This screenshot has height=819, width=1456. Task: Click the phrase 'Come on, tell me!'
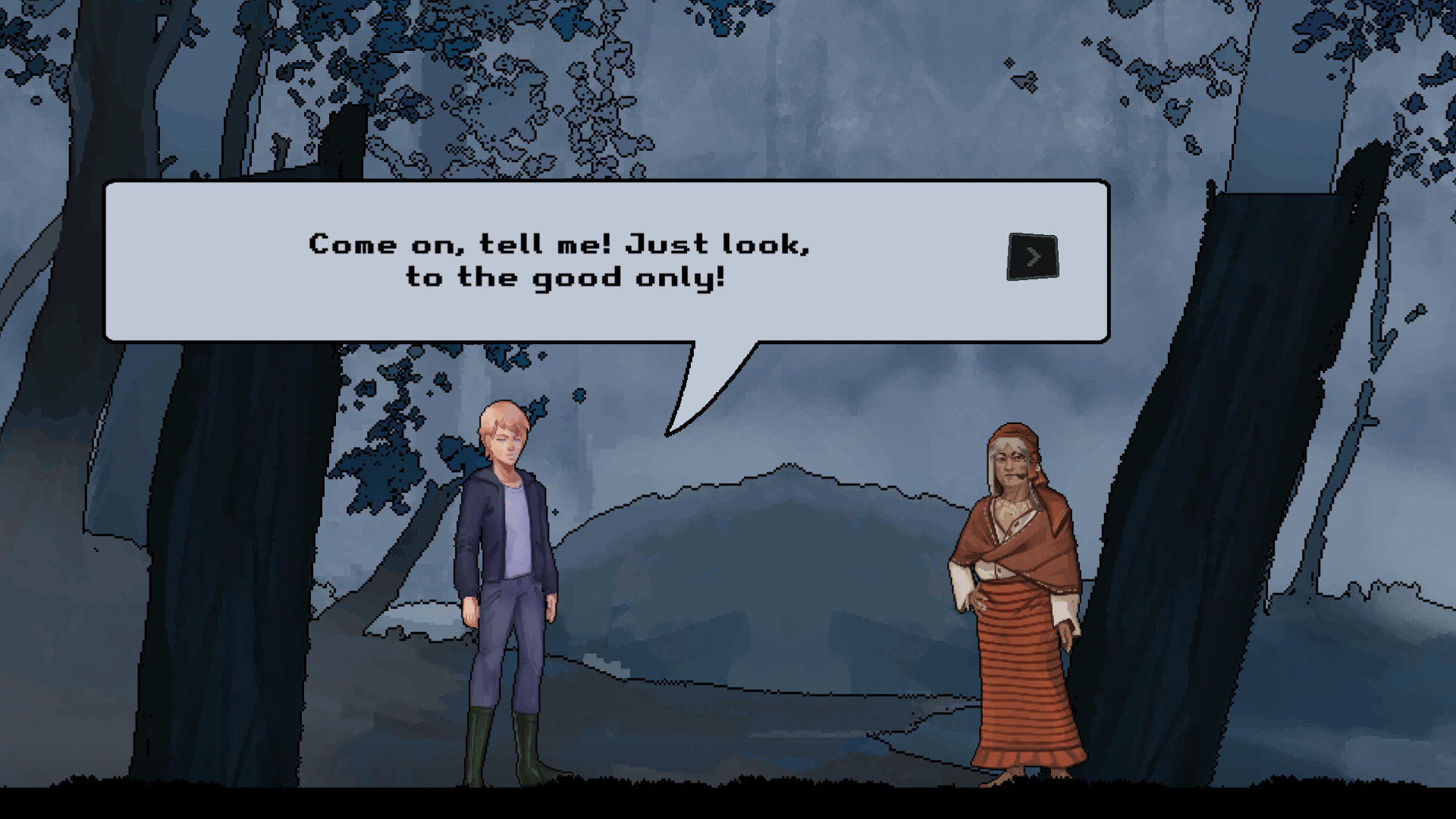pos(463,243)
